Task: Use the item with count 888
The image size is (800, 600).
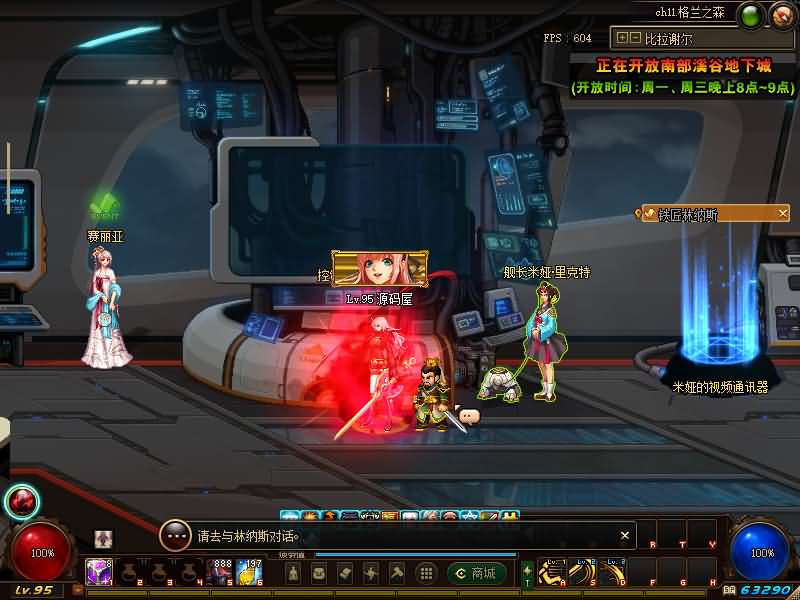Action: [221, 572]
